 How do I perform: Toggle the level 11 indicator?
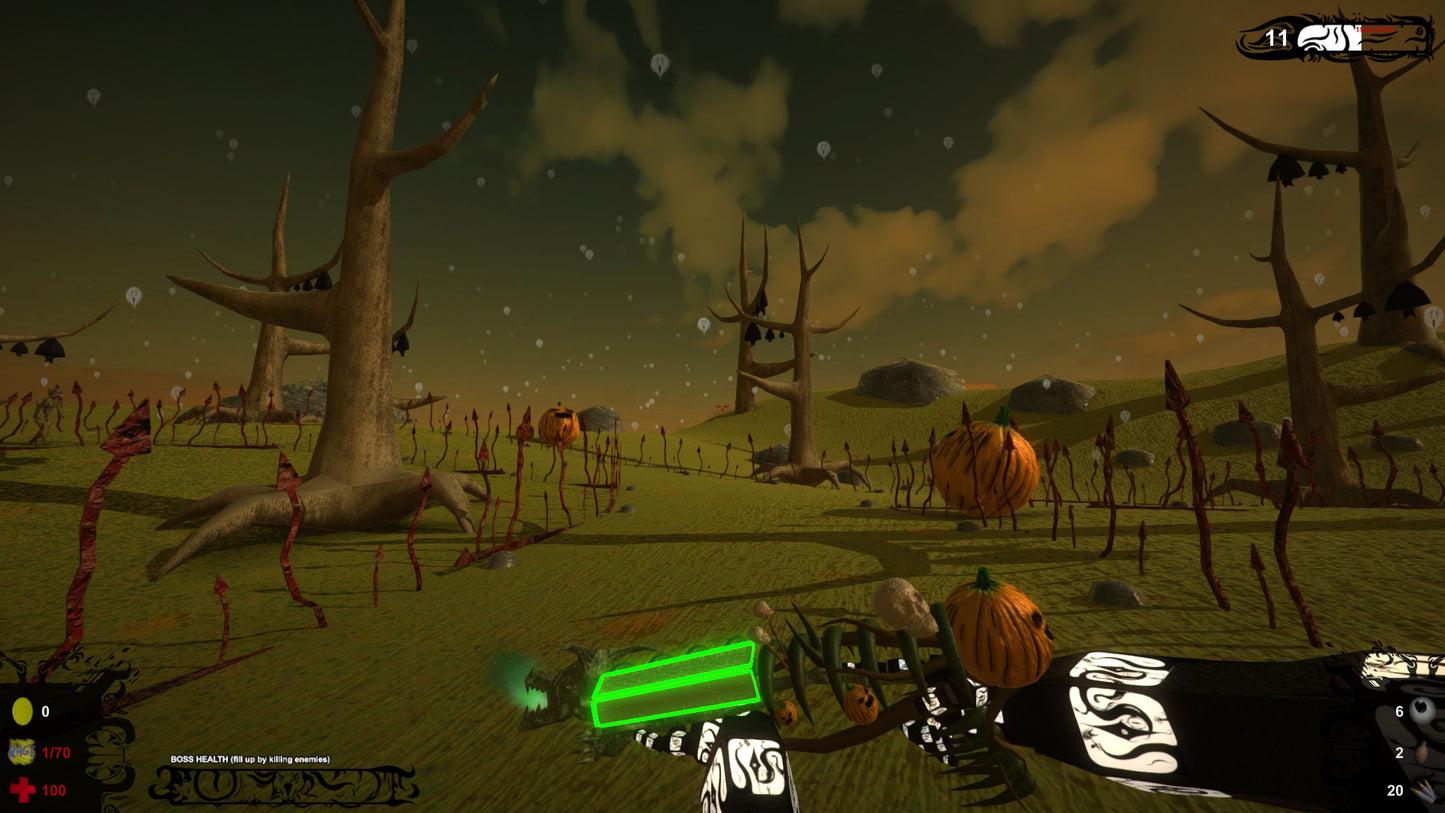(x=1277, y=38)
